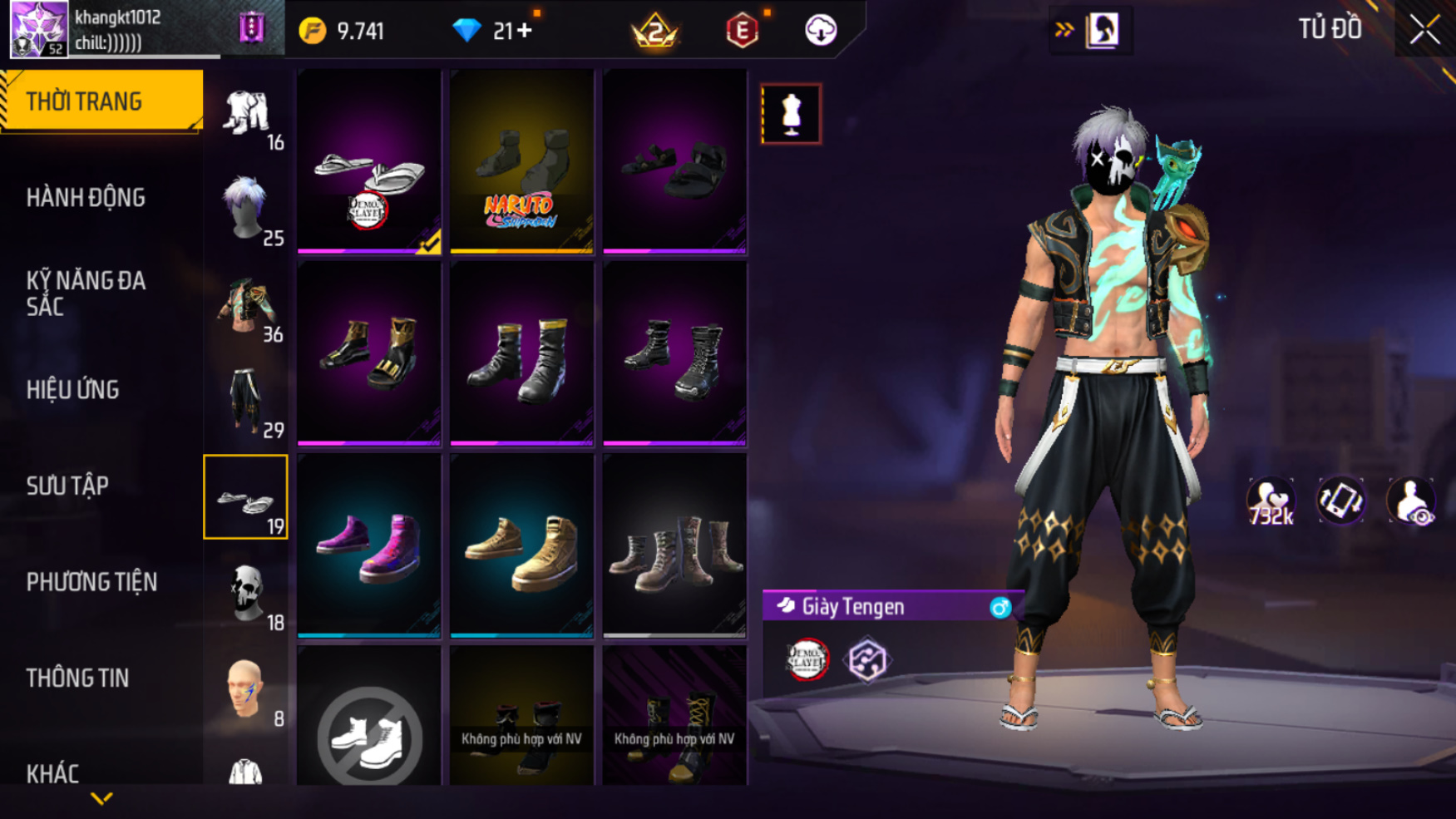Pick the gold sneakers item
1456x819 pixels.
pos(521,546)
